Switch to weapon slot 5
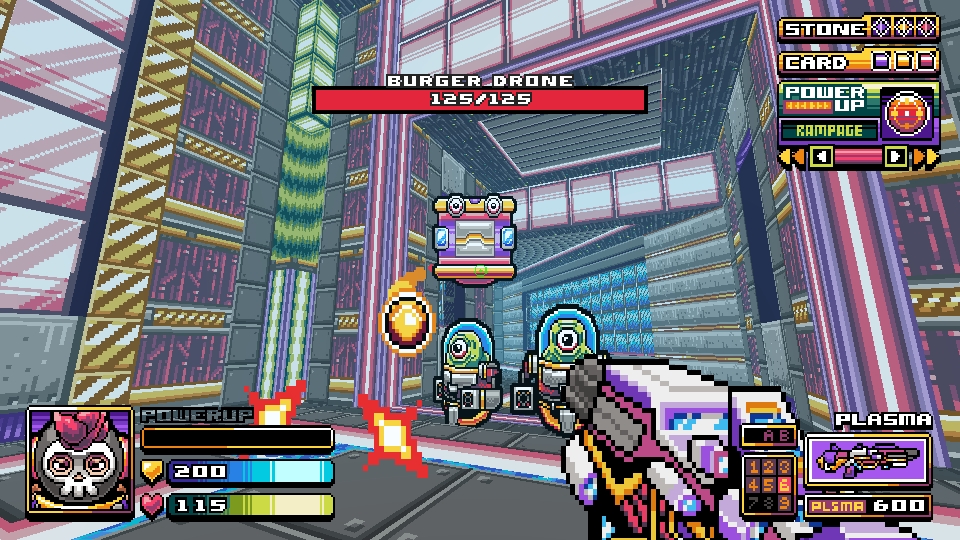This screenshot has height=540, width=960. tap(769, 483)
